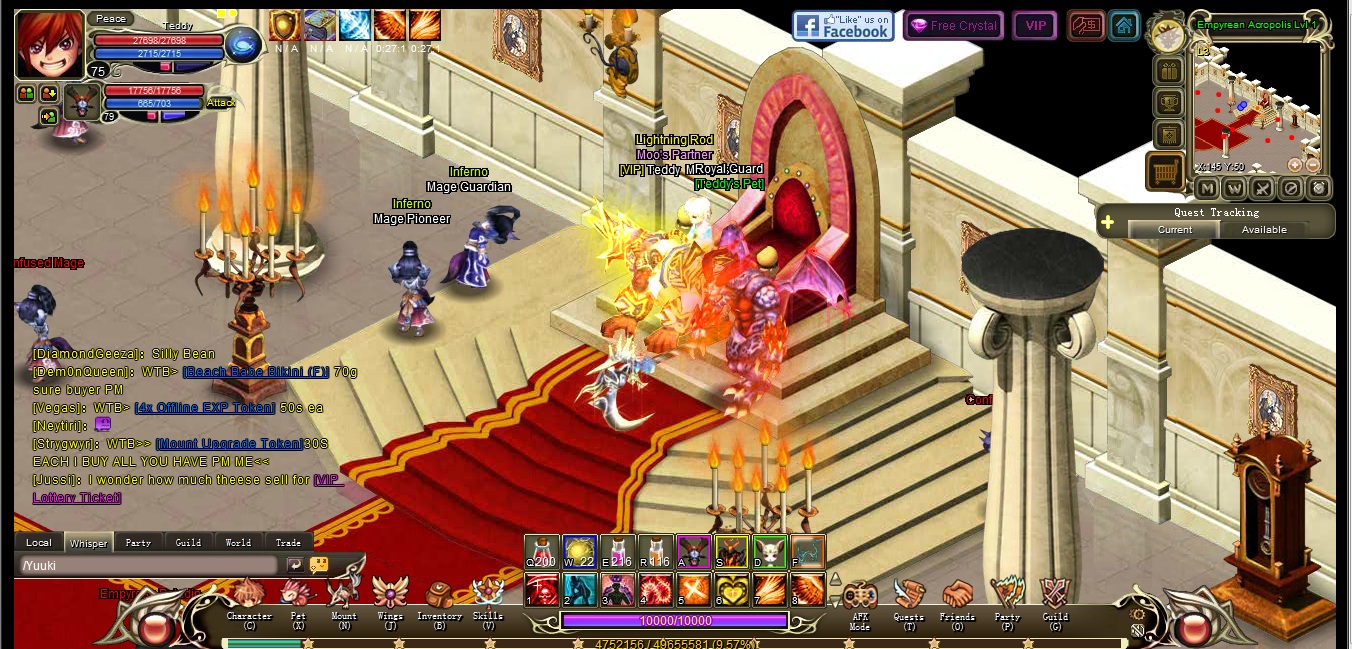Use the golden heart skill in slot 6
The height and width of the screenshot is (649, 1352).
(x=731, y=589)
